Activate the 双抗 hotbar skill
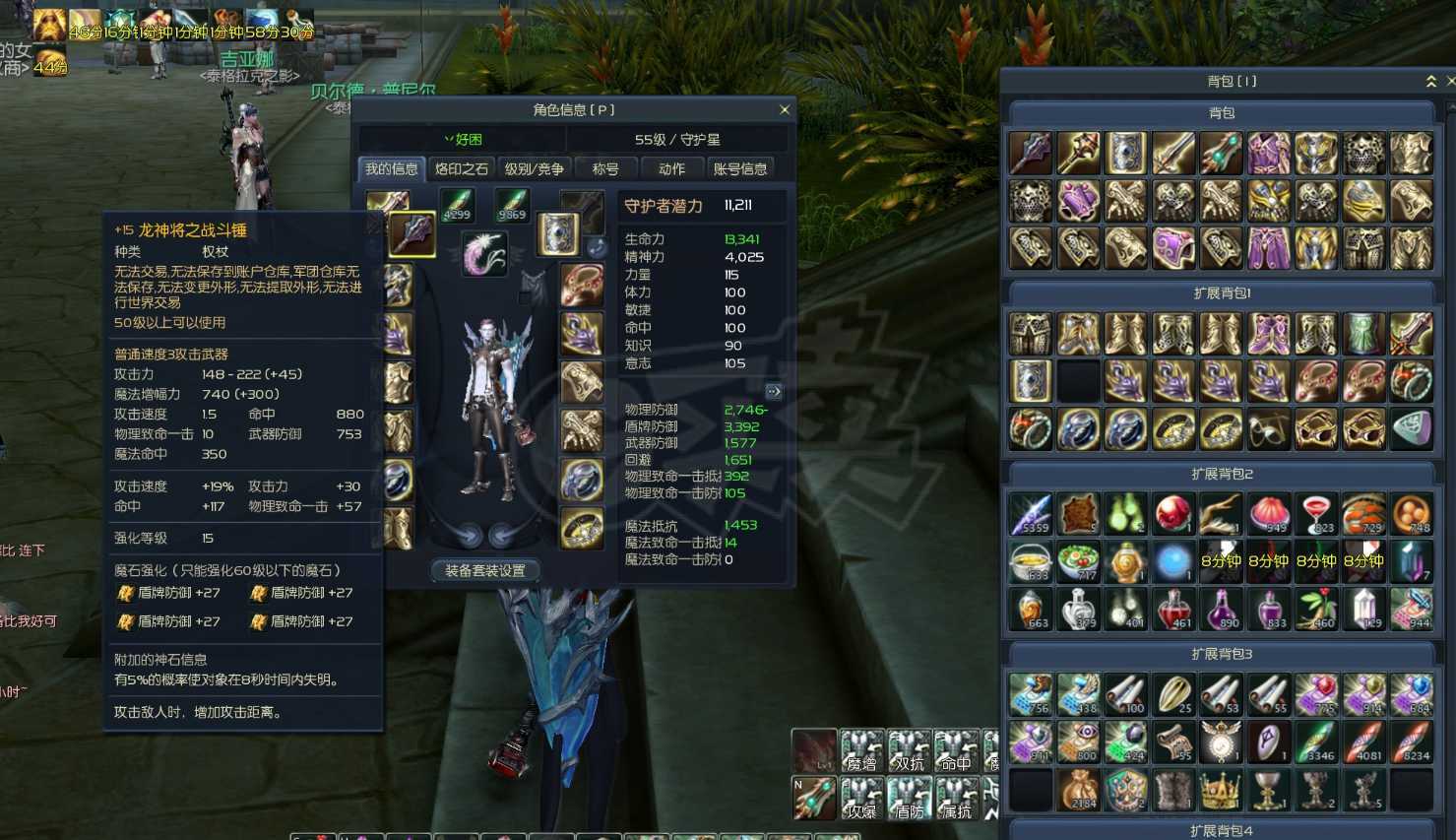The width and height of the screenshot is (1456, 840). pos(909,750)
